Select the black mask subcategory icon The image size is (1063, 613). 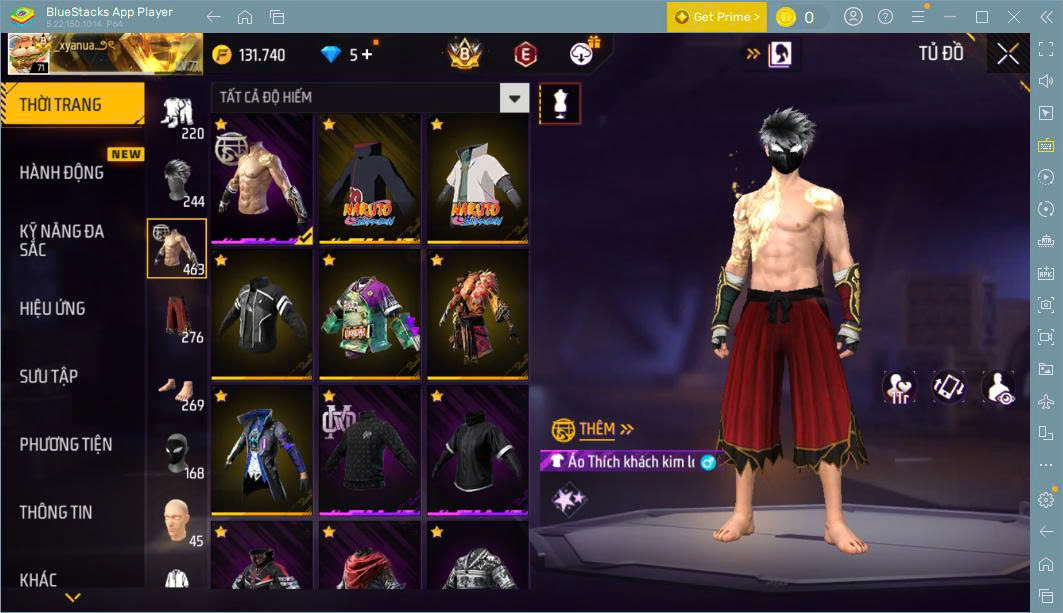point(177,450)
